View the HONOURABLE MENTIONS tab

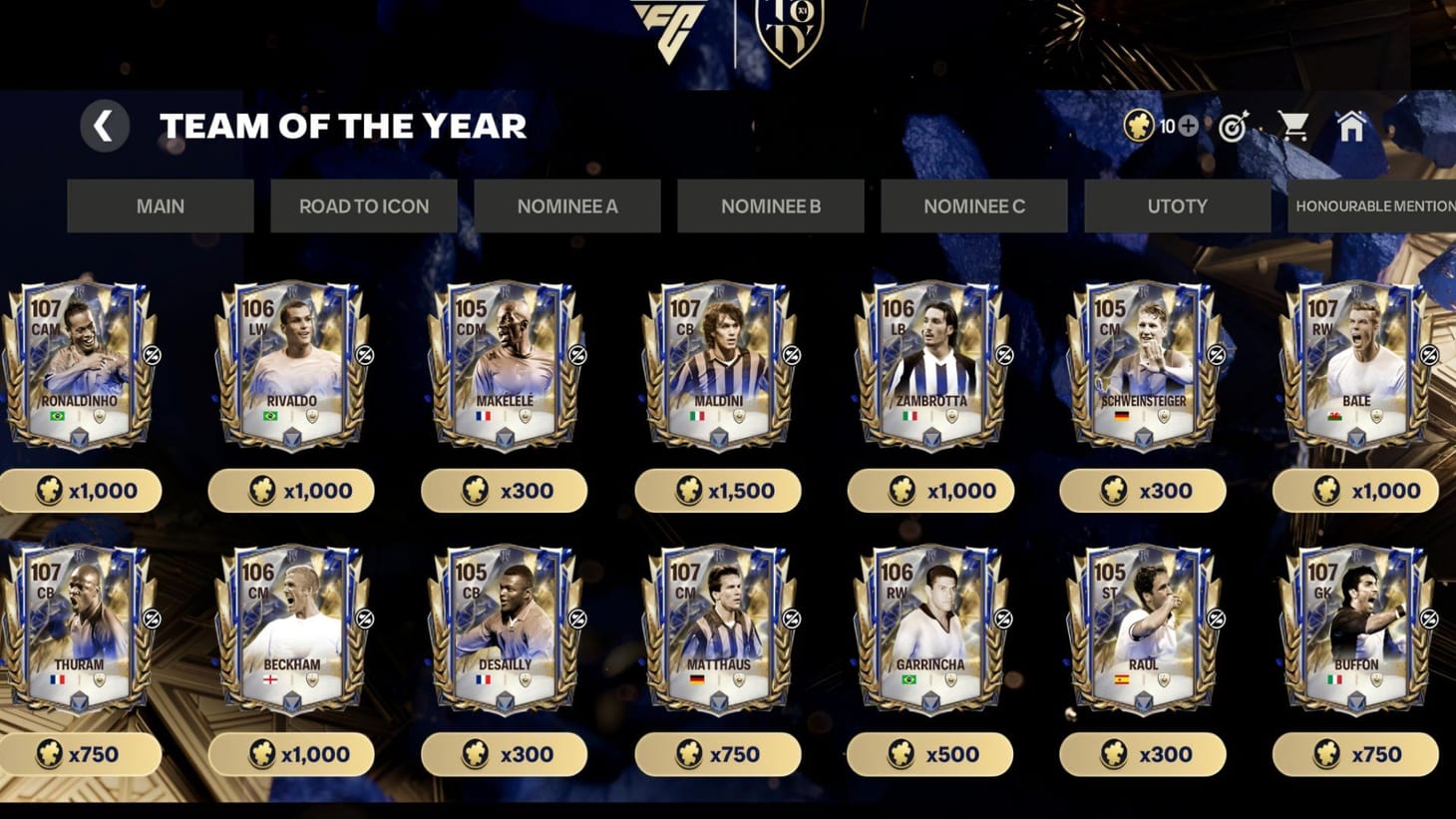point(1374,205)
